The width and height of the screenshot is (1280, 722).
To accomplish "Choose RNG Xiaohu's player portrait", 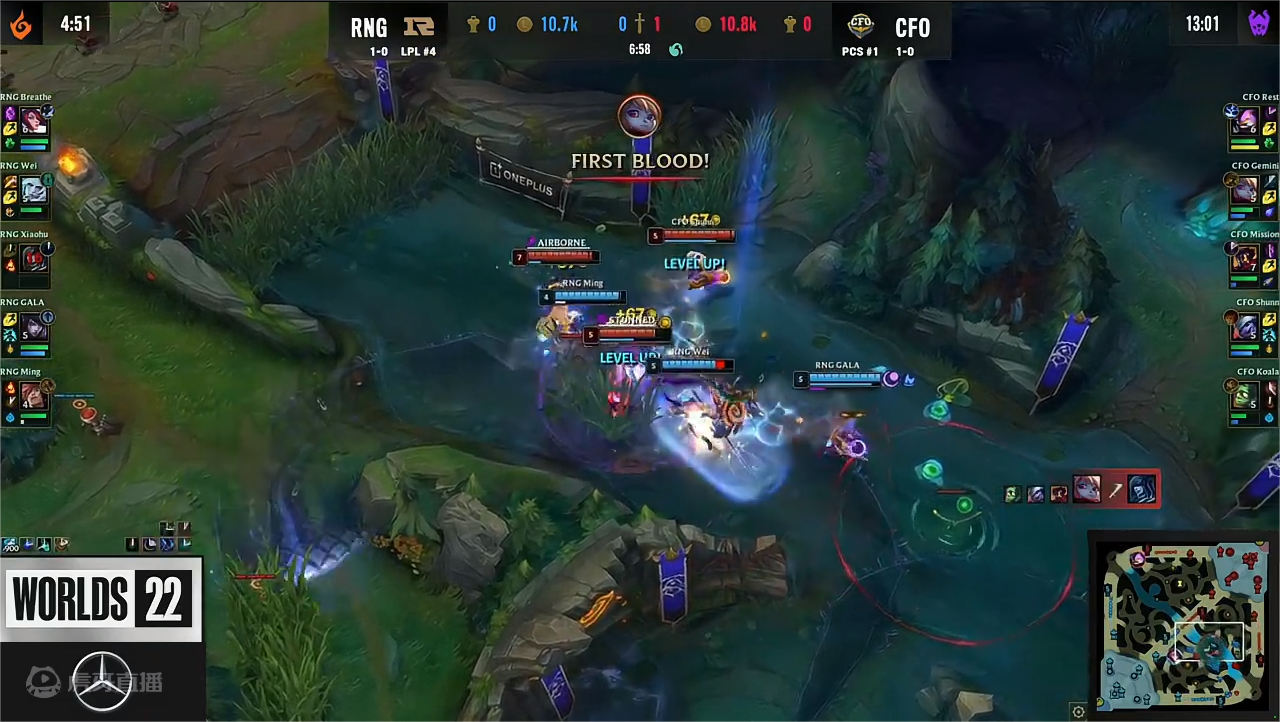I will coord(34,258).
